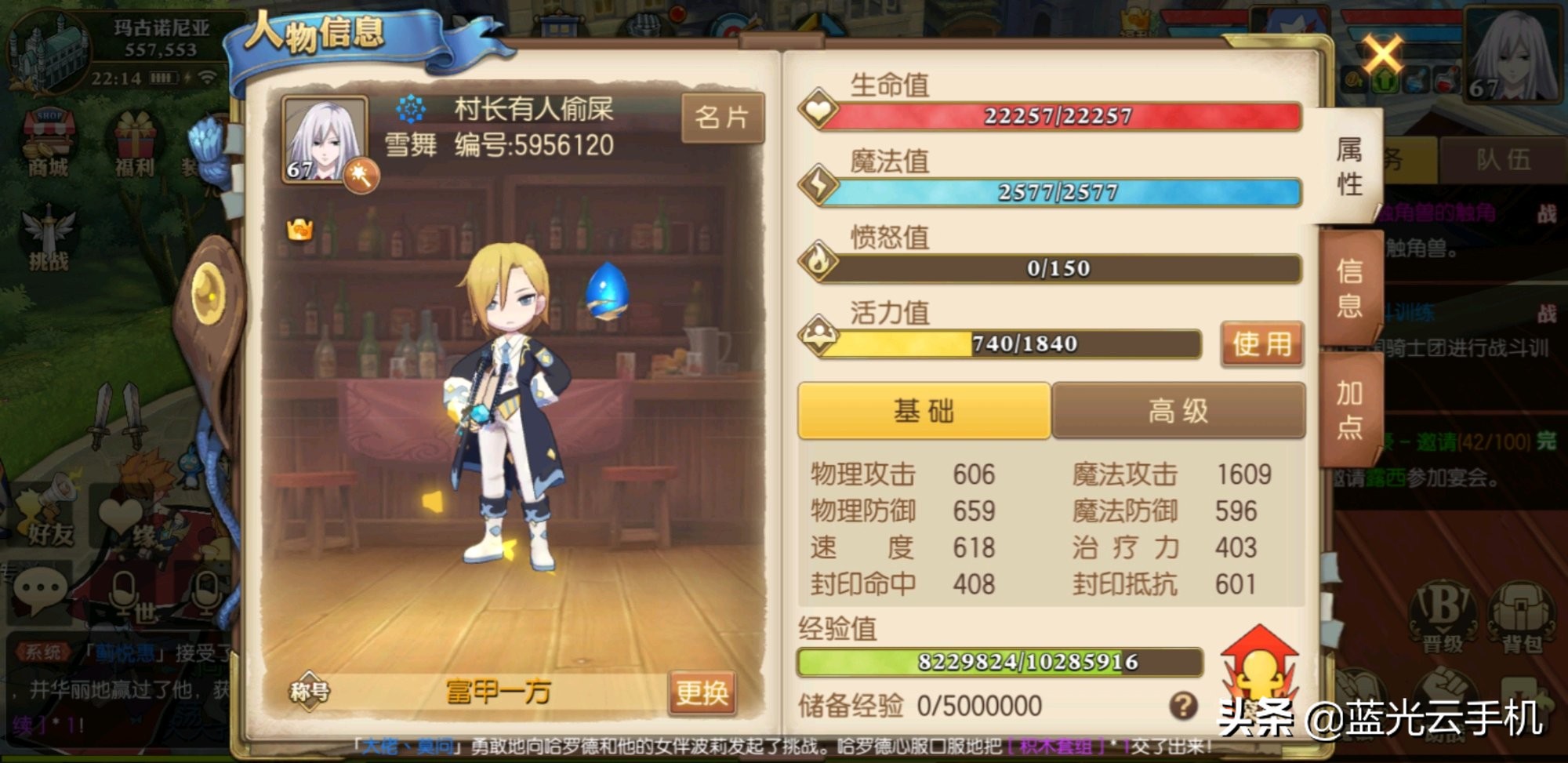The image size is (1568, 763).
Task: Select the 属性 side tab
Action: [1348, 166]
